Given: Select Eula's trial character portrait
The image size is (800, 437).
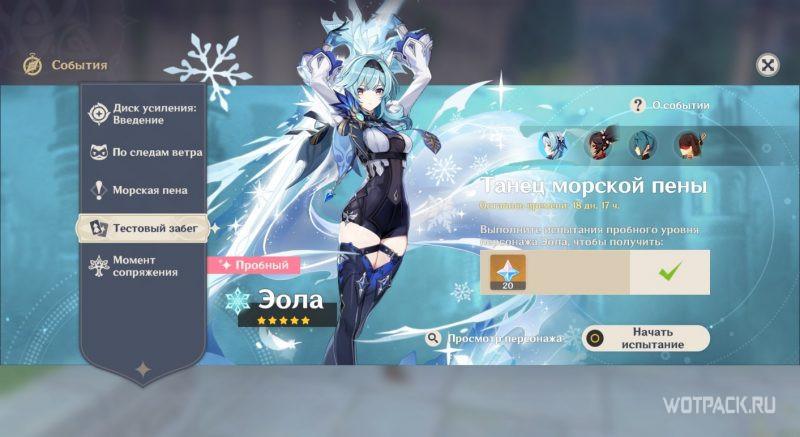Looking at the screenshot, I should pos(554,145).
